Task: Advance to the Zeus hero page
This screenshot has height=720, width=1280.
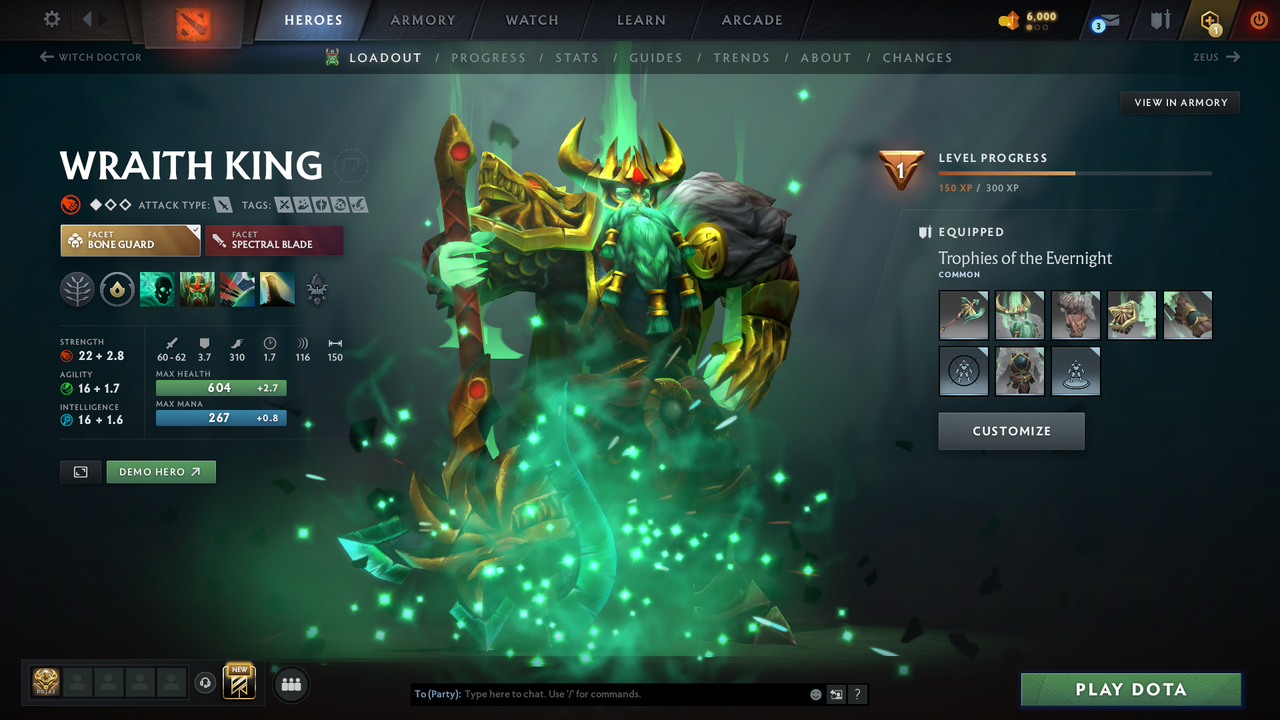Action: click(x=1215, y=57)
